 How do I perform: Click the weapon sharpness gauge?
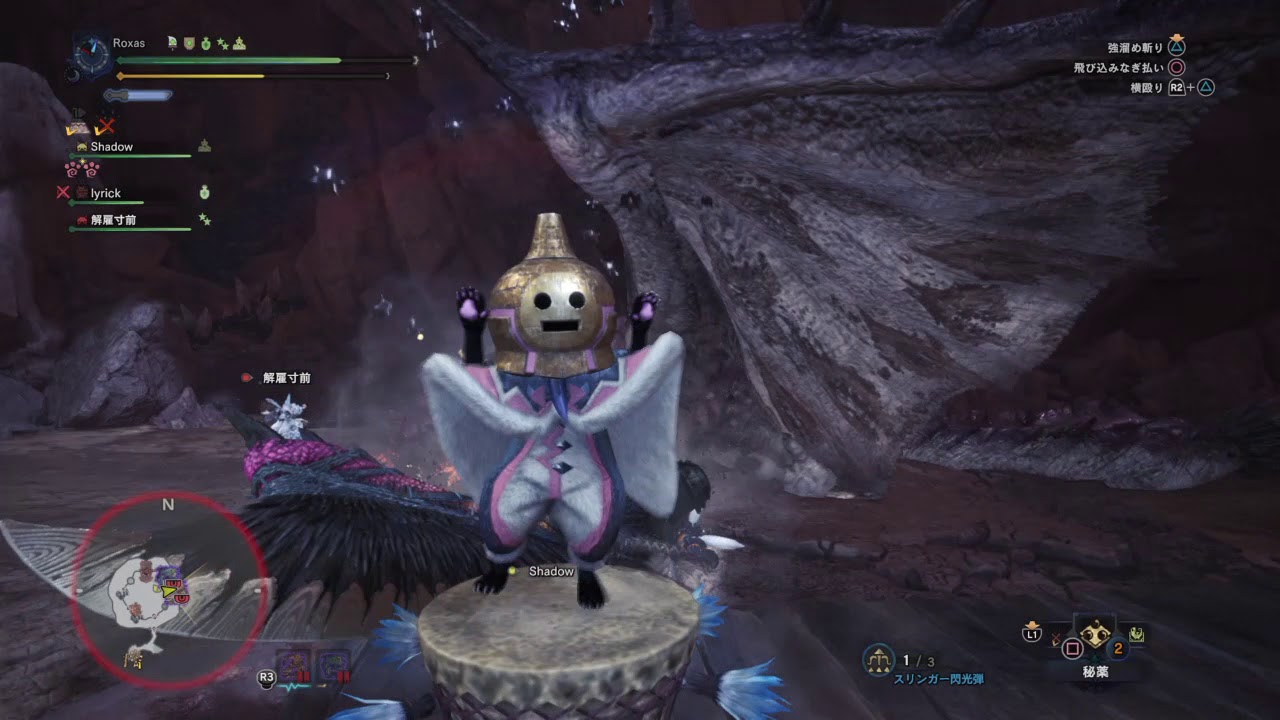point(138,95)
